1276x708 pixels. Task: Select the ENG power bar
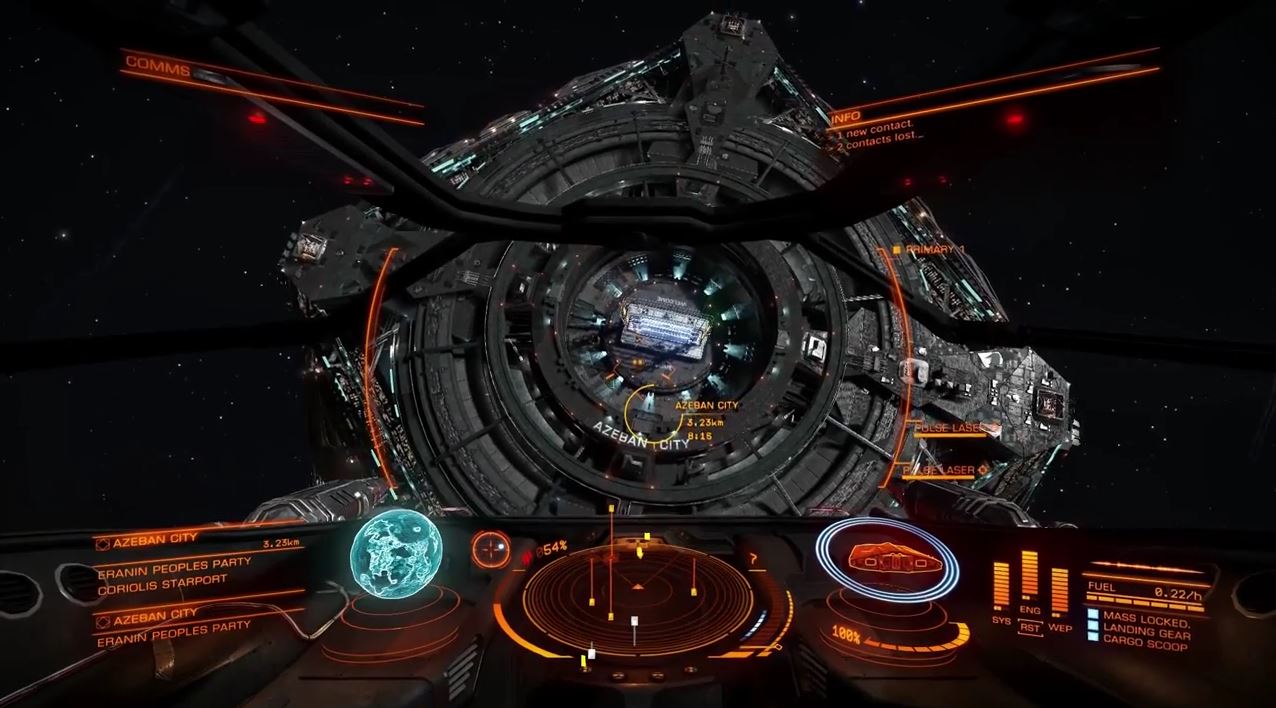point(1029,577)
